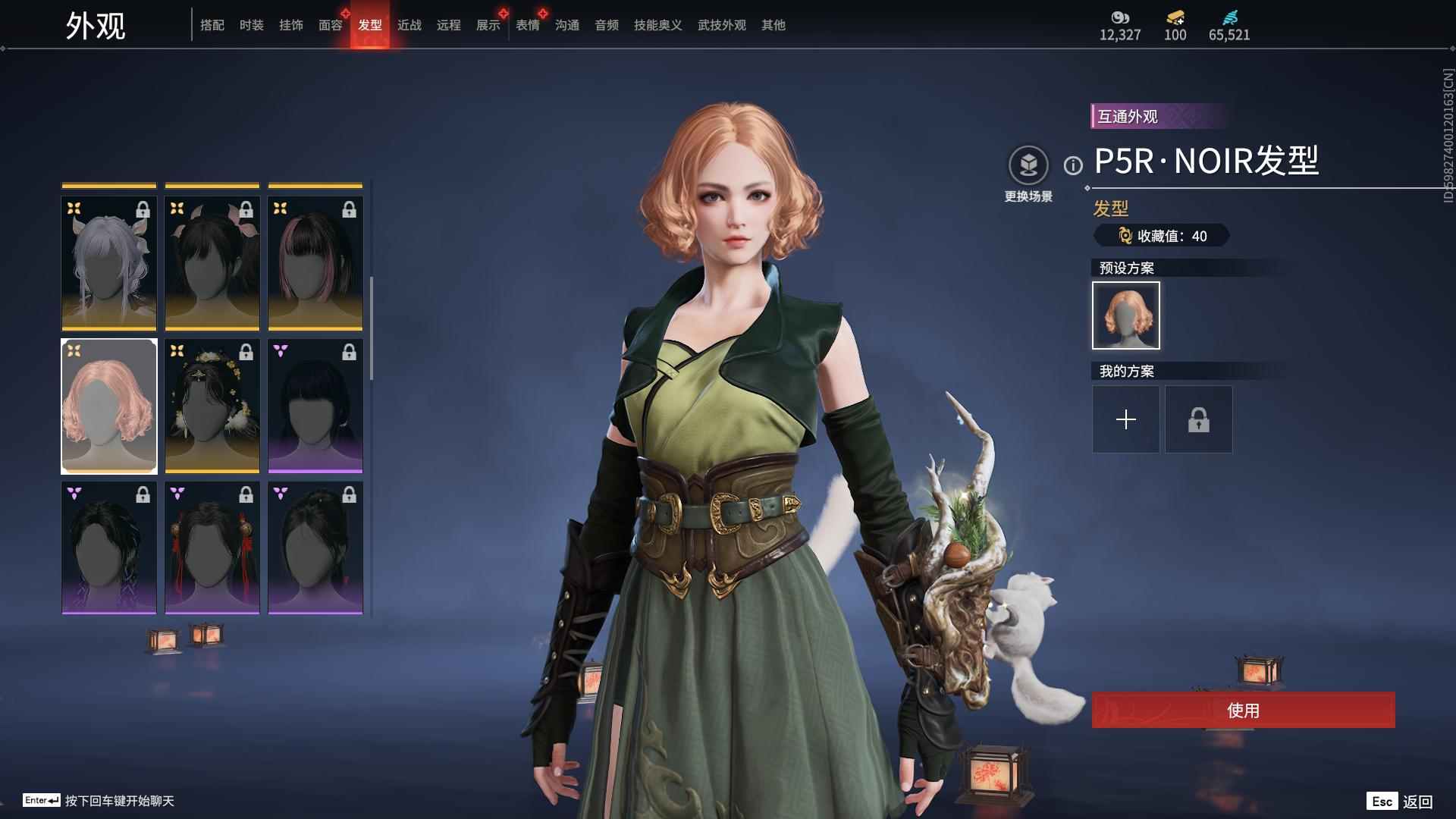Show the 展示 tab
1456x819 pixels.
pyautogui.click(x=488, y=25)
